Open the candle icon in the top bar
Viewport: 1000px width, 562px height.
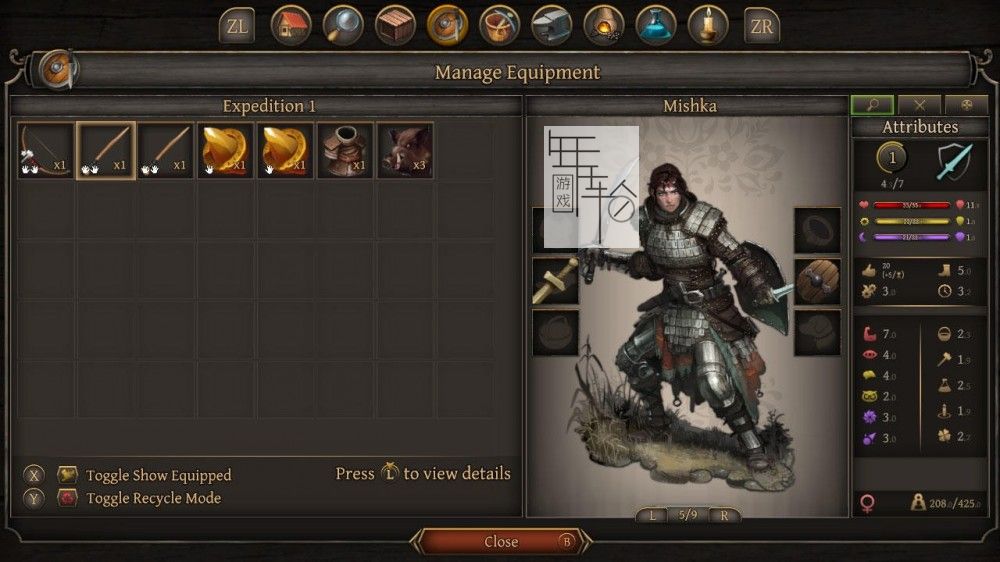[708, 26]
